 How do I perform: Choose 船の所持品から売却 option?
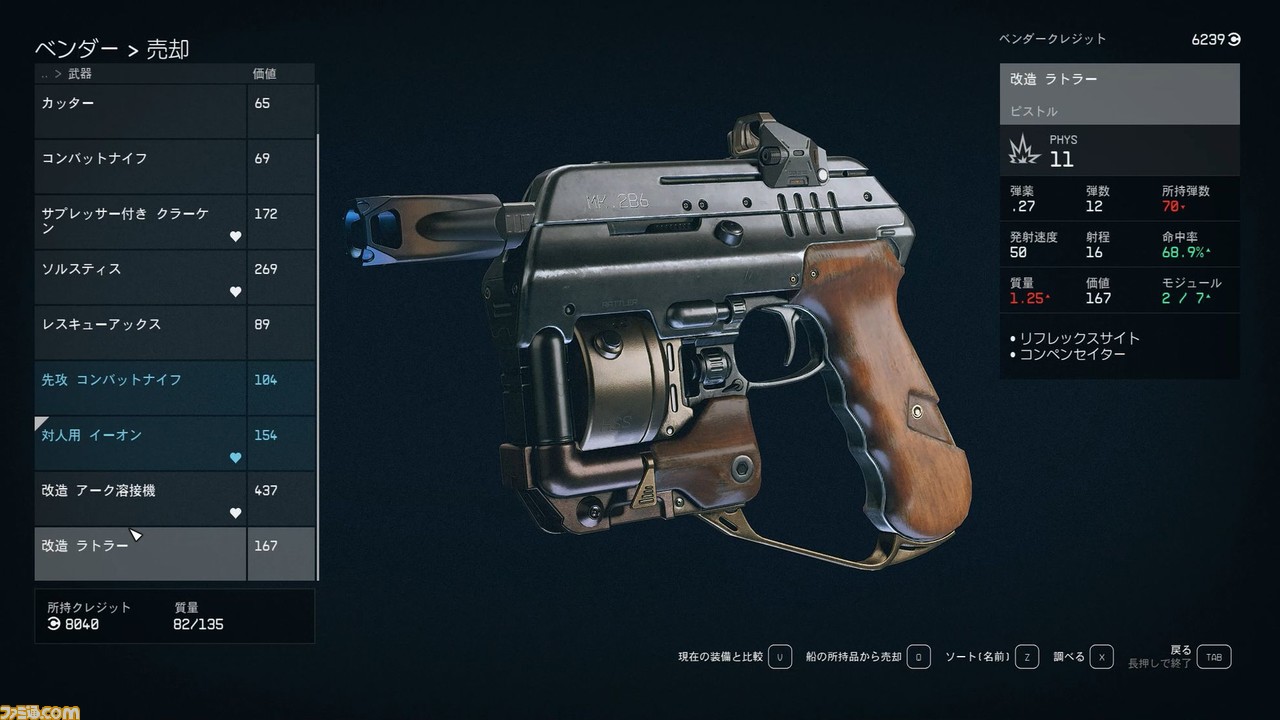click(x=867, y=657)
